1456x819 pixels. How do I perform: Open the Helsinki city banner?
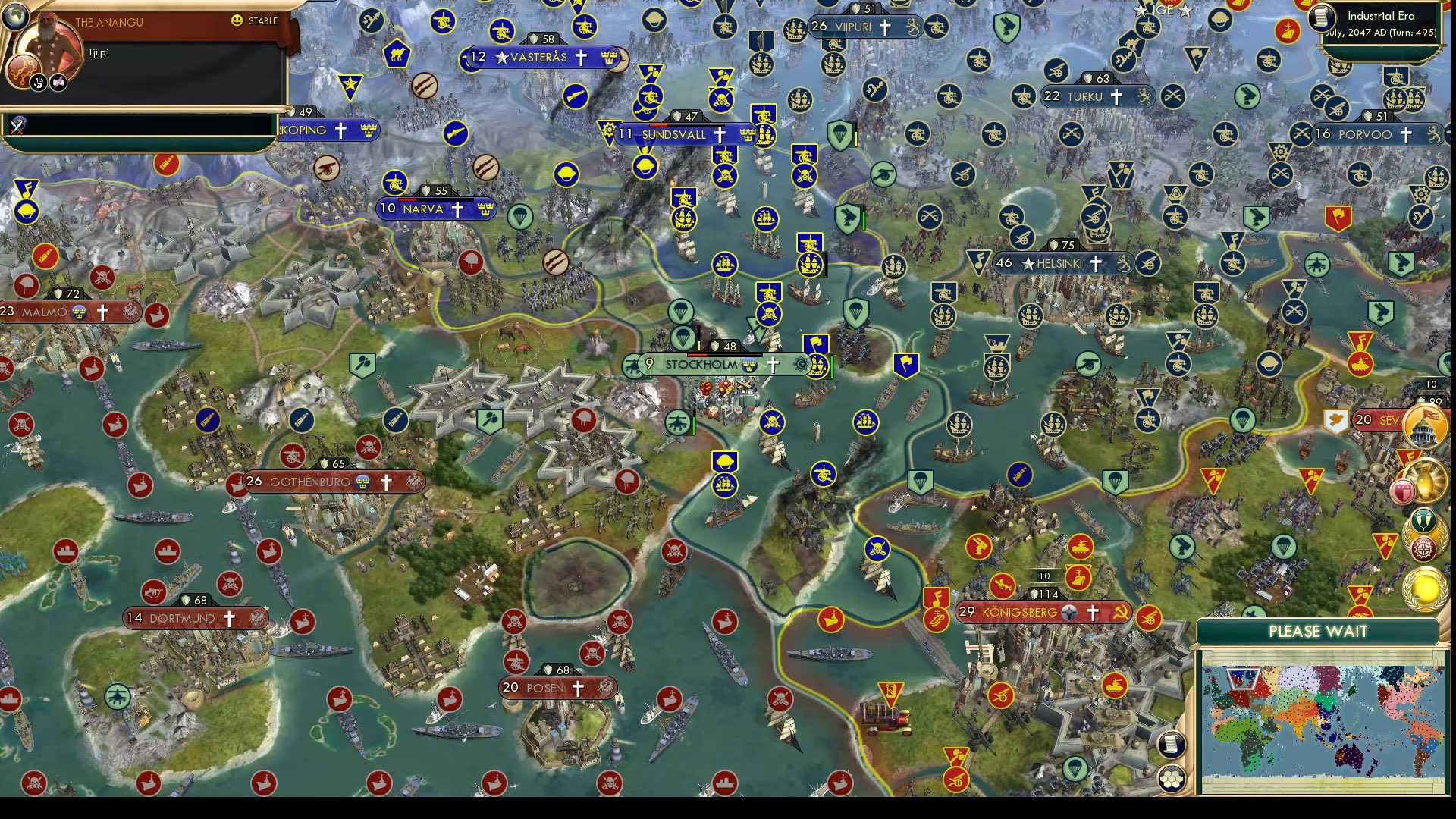[1060, 265]
